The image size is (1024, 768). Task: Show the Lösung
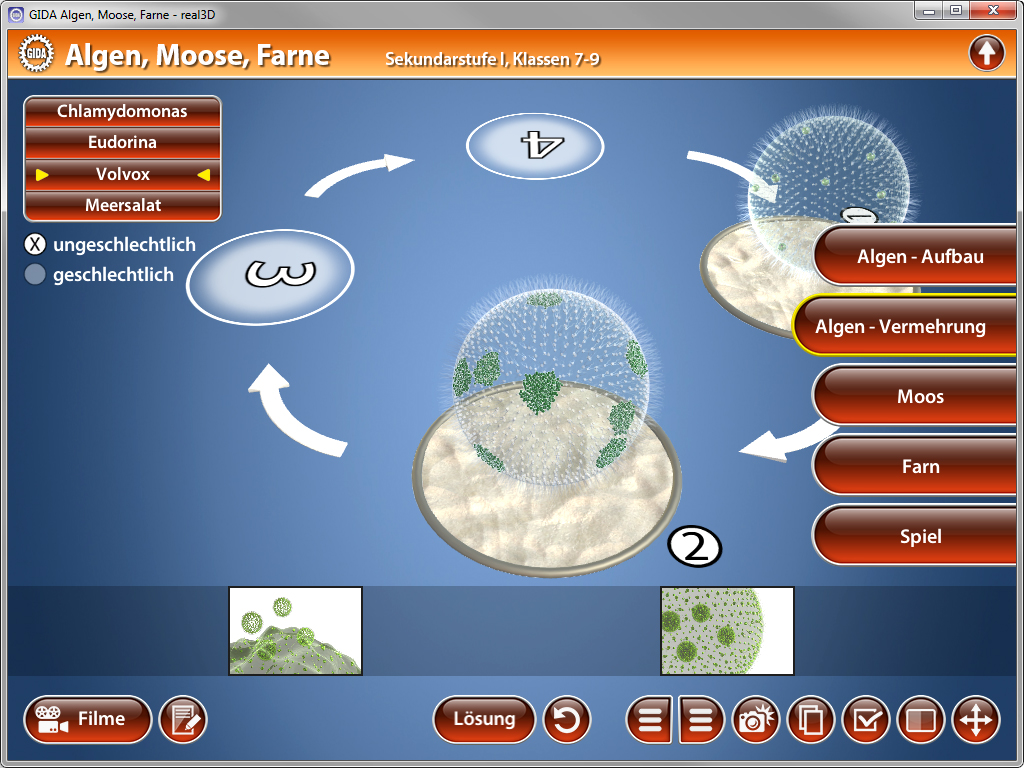(484, 719)
